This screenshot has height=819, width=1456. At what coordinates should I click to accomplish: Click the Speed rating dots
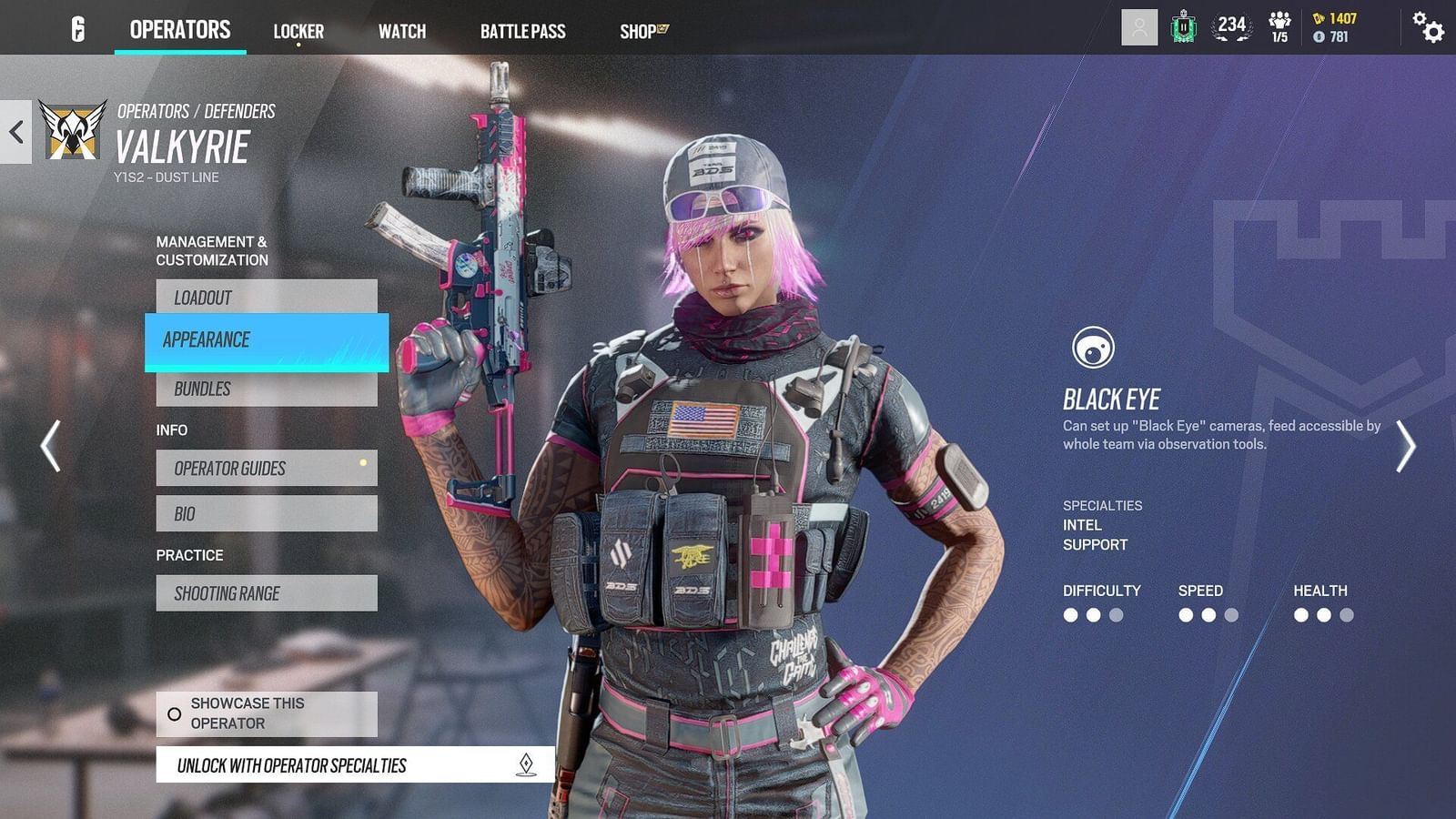[x=1207, y=614]
